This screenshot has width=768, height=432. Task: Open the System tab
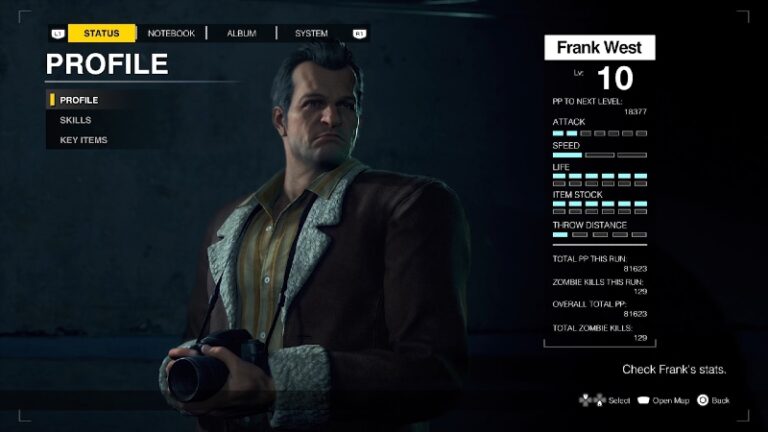pyautogui.click(x=311, y=33)
